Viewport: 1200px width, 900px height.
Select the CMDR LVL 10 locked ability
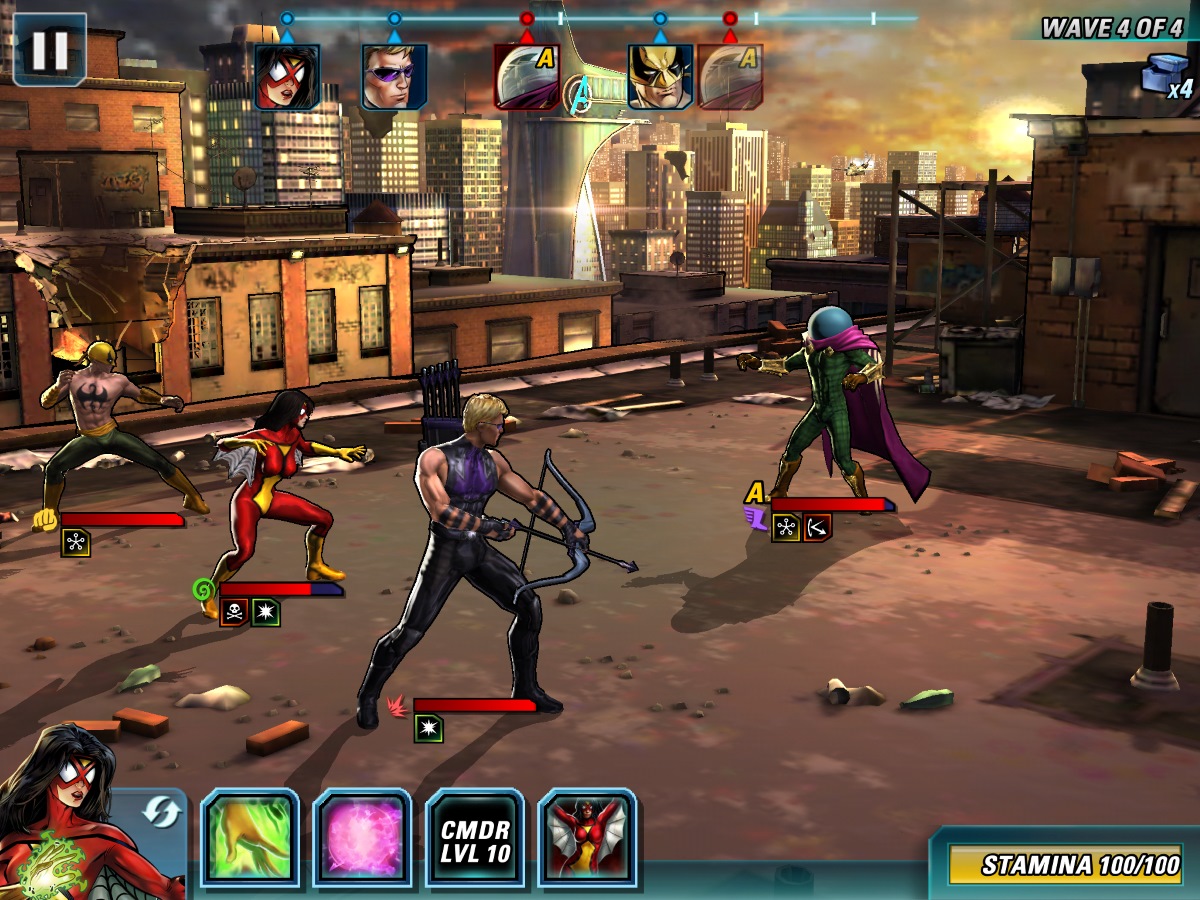point(475,838)
